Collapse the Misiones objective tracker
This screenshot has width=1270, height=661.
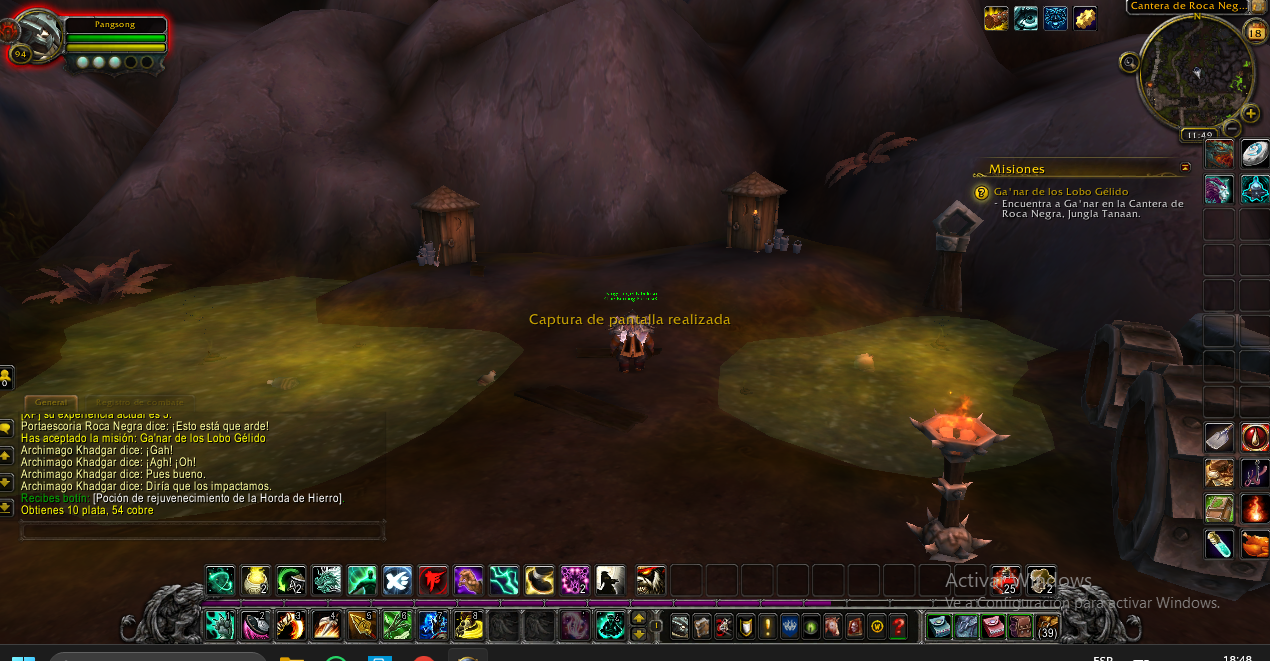(1186, 168)
